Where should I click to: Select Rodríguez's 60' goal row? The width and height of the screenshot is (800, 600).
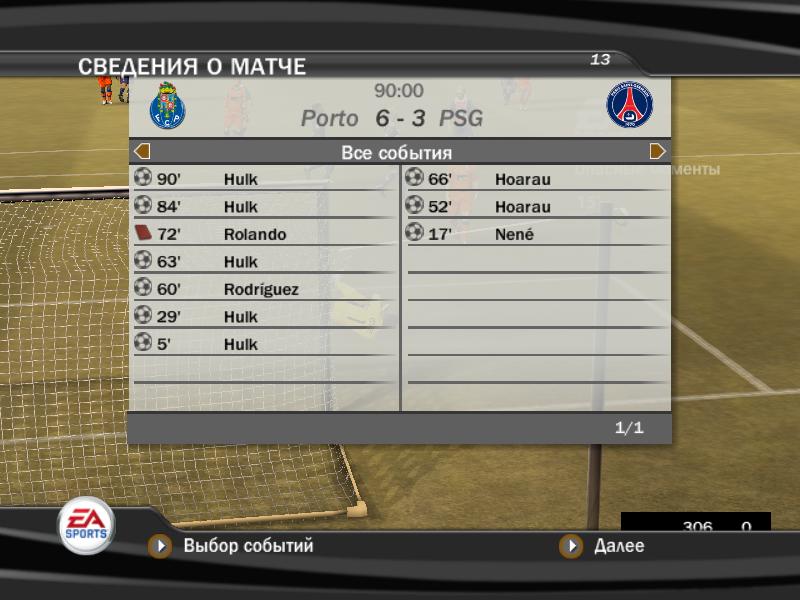click(264, 289)
